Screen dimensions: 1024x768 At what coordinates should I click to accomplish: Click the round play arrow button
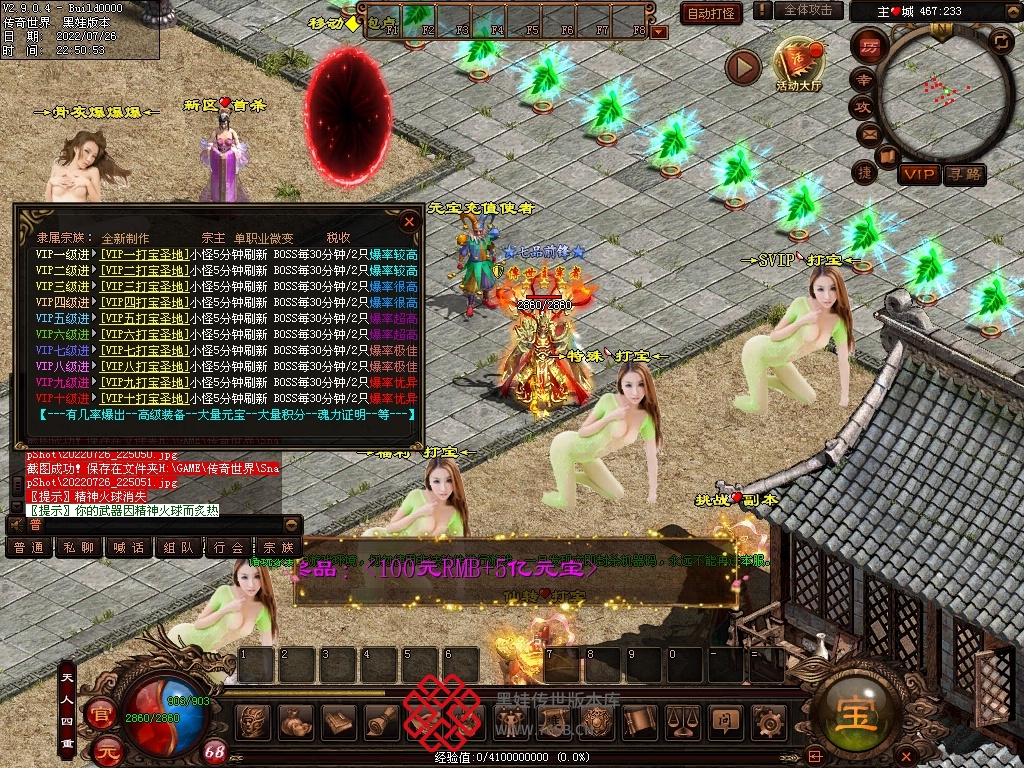(743, 67)
